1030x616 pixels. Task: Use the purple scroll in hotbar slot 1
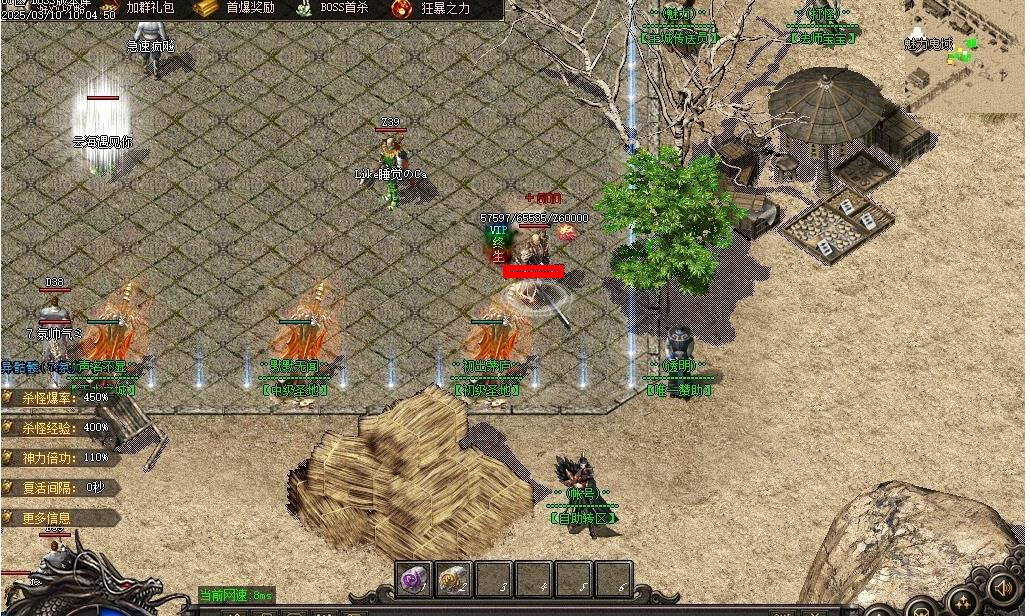(x=414, y=579)
